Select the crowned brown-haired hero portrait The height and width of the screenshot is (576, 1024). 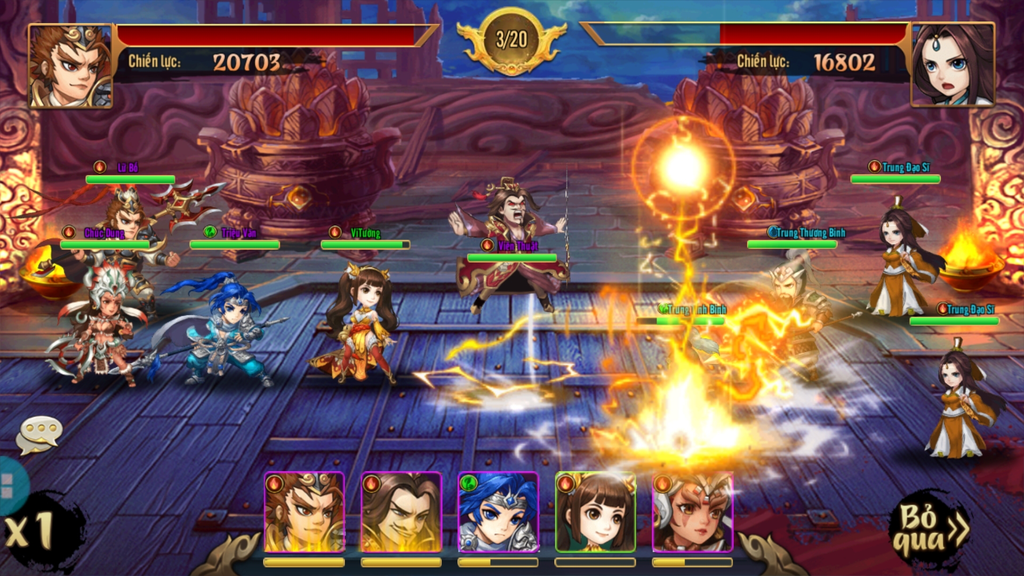click(304, 512)
